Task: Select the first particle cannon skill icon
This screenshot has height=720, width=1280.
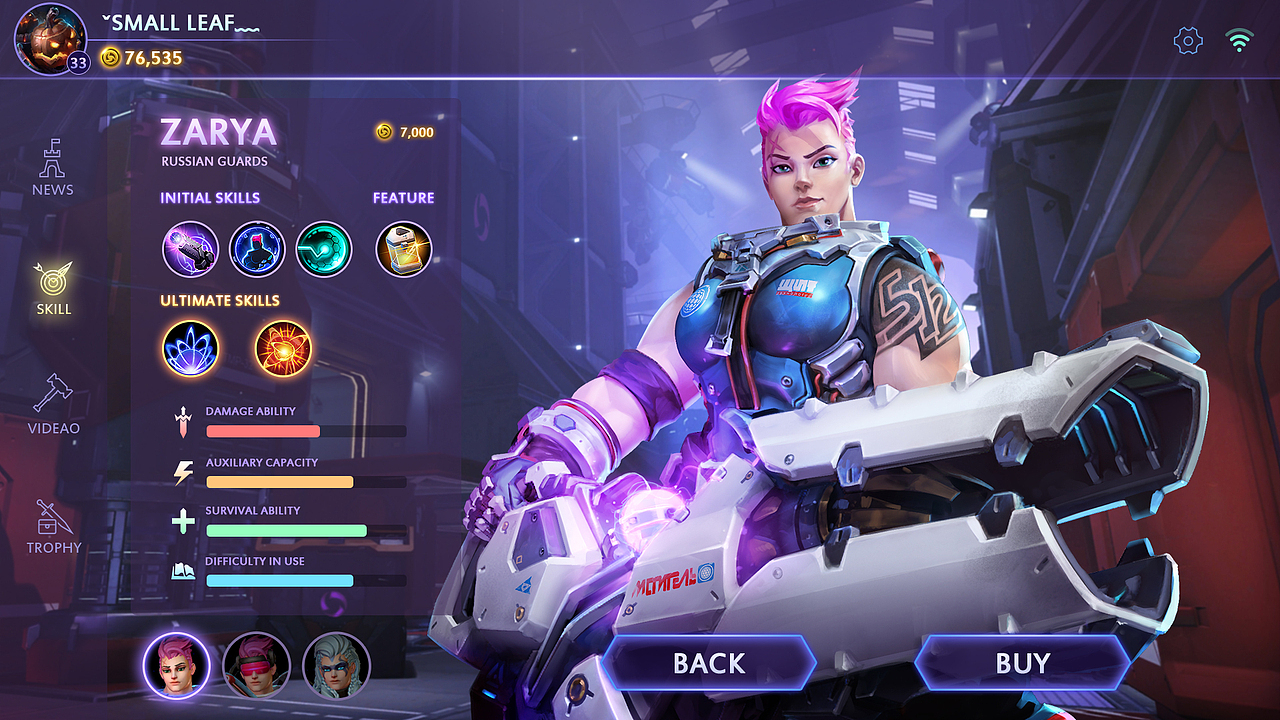Action: click(x=190, y=249)
